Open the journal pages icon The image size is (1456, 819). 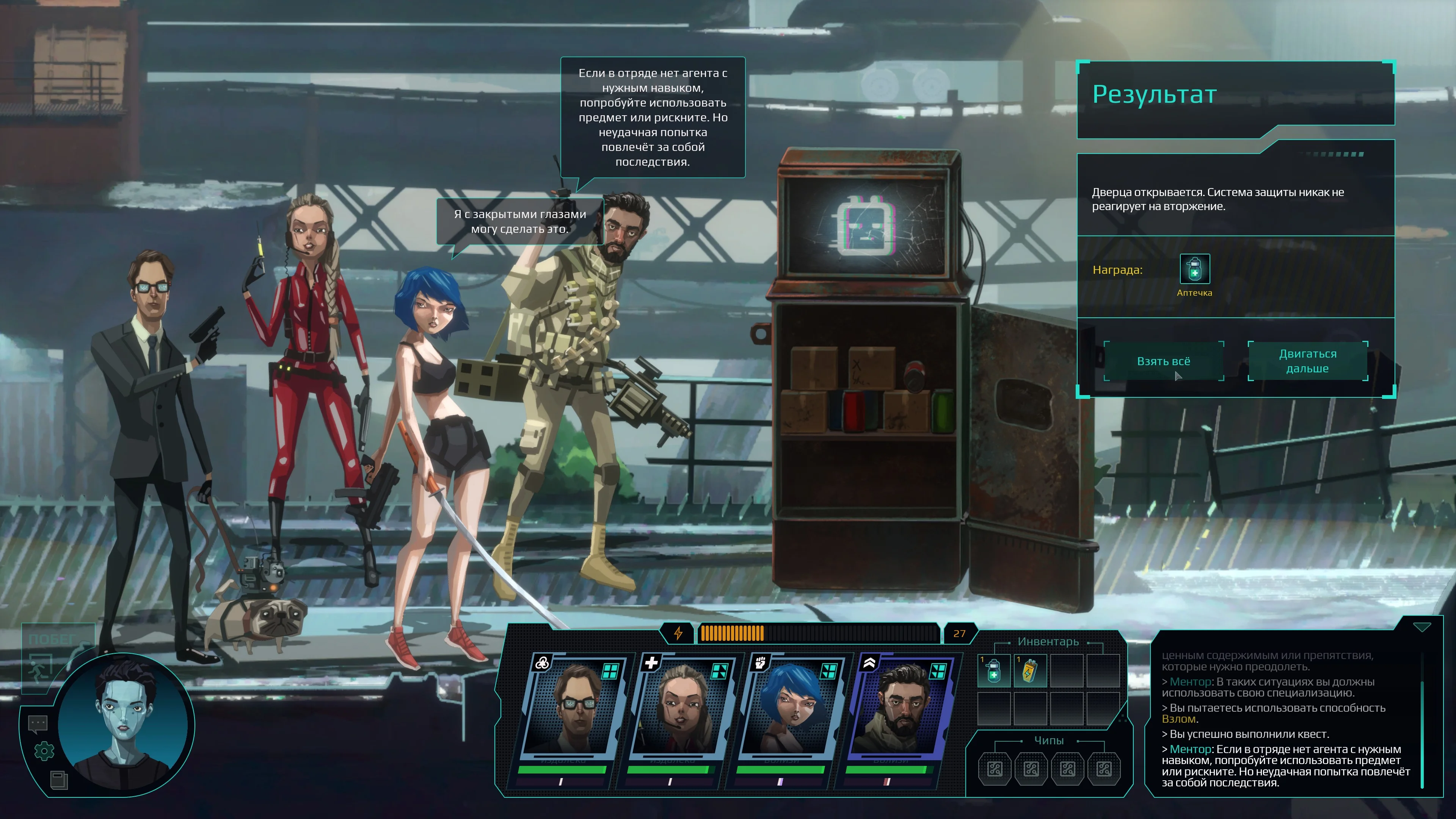point(59,780)
